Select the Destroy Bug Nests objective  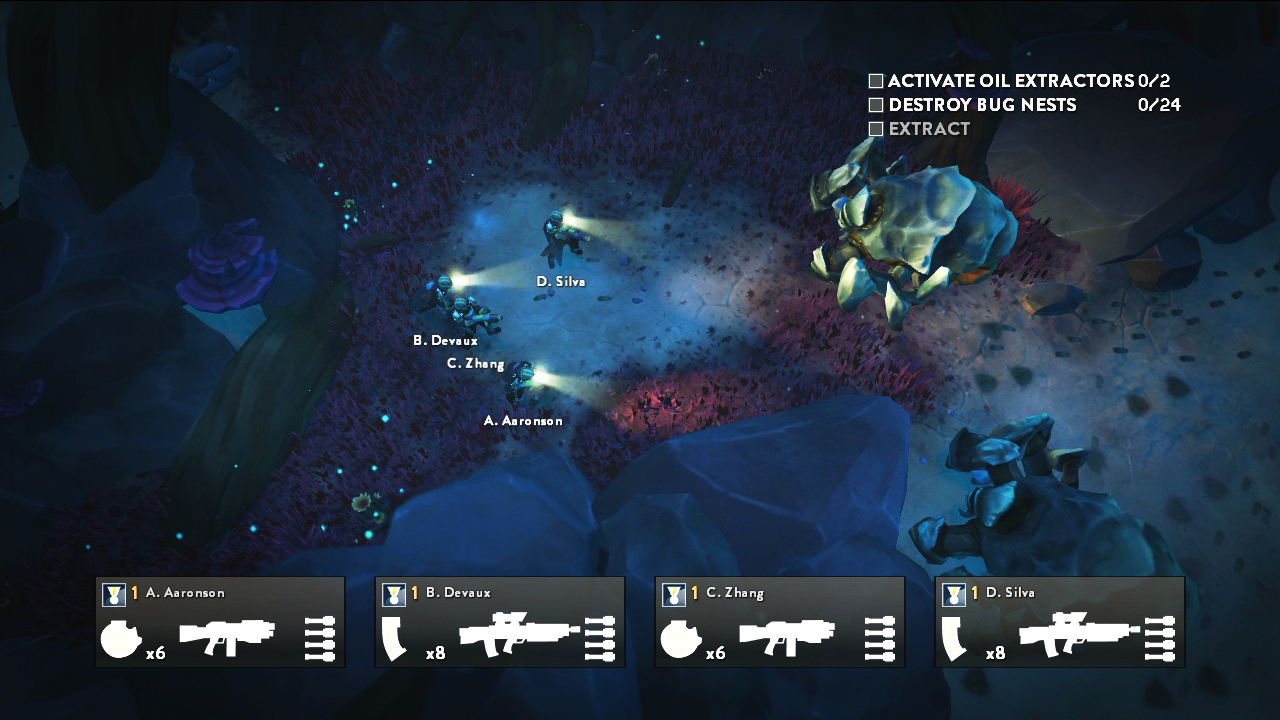[x=982, y=105]
